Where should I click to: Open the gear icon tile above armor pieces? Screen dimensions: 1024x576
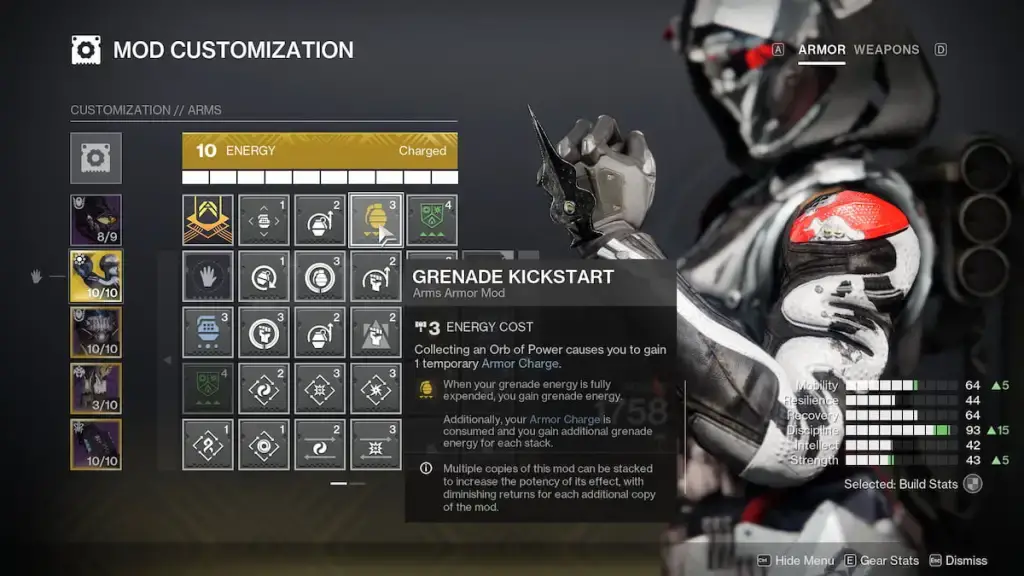(x=96, y=158)
